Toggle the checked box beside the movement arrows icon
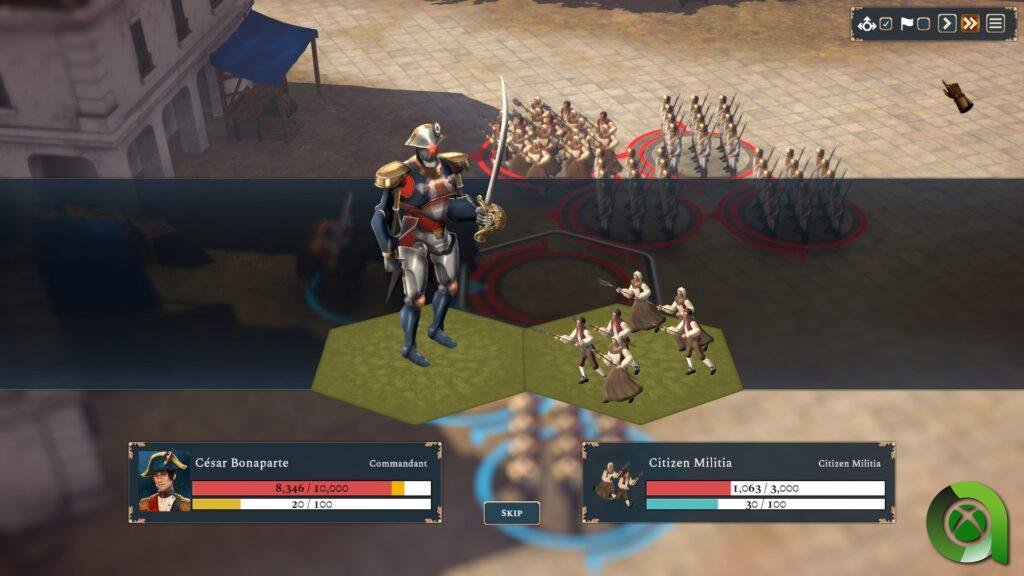Image resolution: width=1024 pixels, height=576 pixels. click(x=886, y=24)
